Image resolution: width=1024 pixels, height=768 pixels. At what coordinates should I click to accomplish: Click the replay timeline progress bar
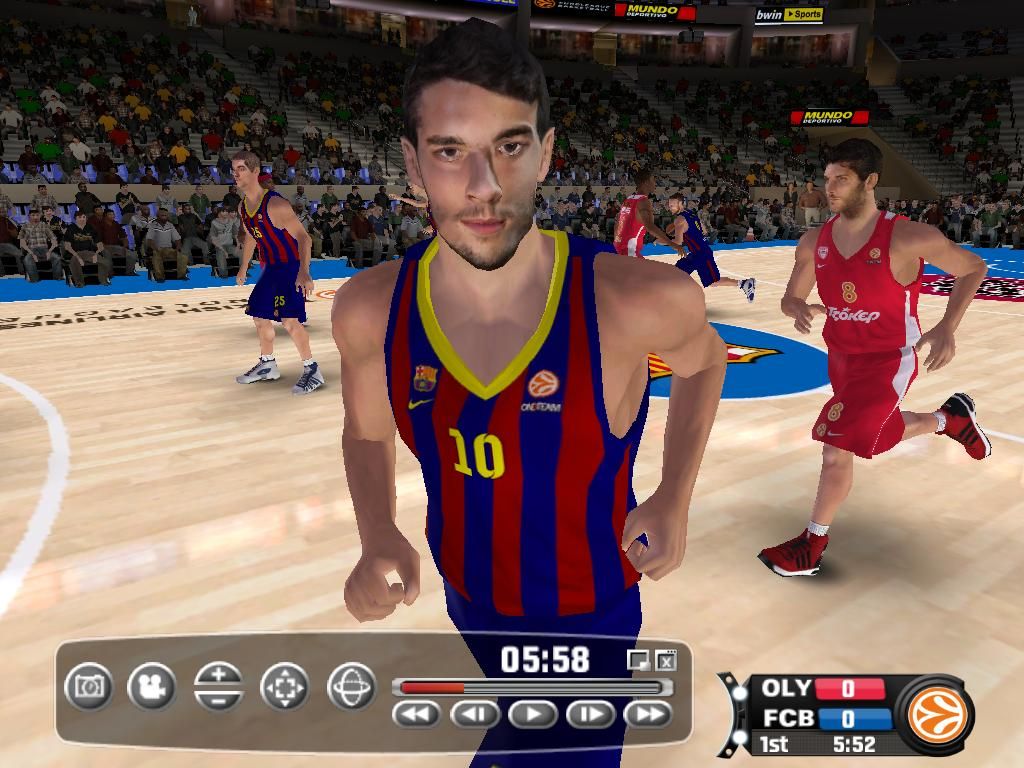pos(531,687)
